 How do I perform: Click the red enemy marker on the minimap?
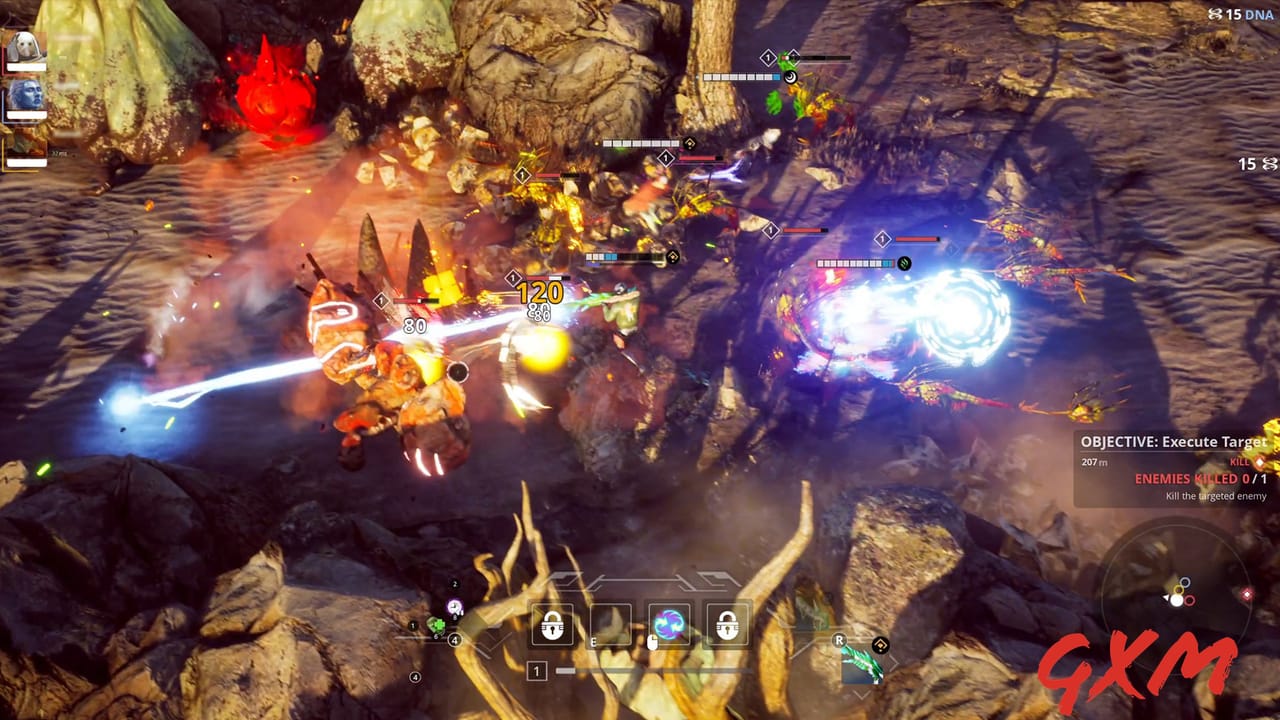tap(1247, 594)
